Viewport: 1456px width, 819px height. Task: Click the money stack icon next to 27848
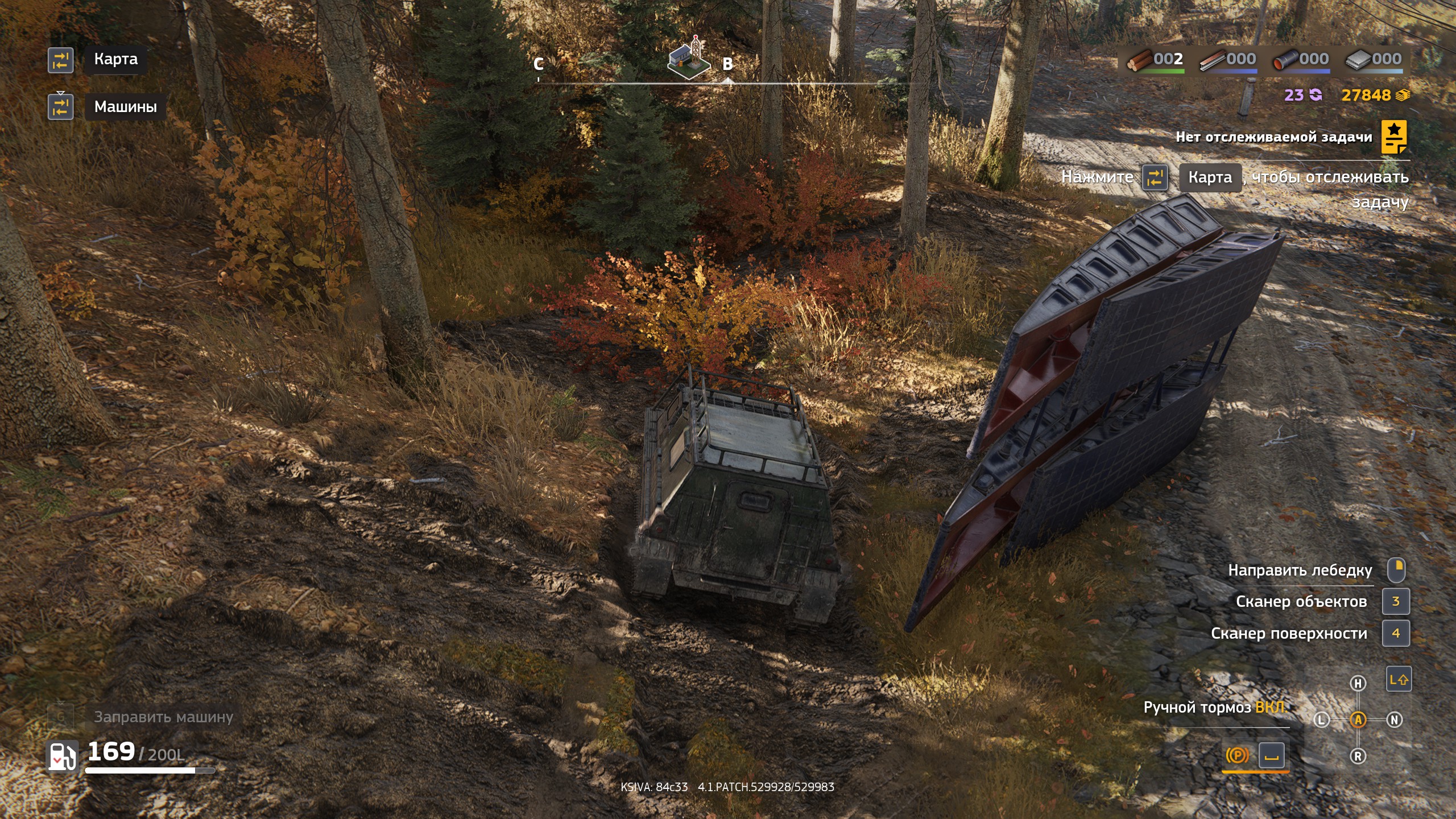click(1403, 96)
